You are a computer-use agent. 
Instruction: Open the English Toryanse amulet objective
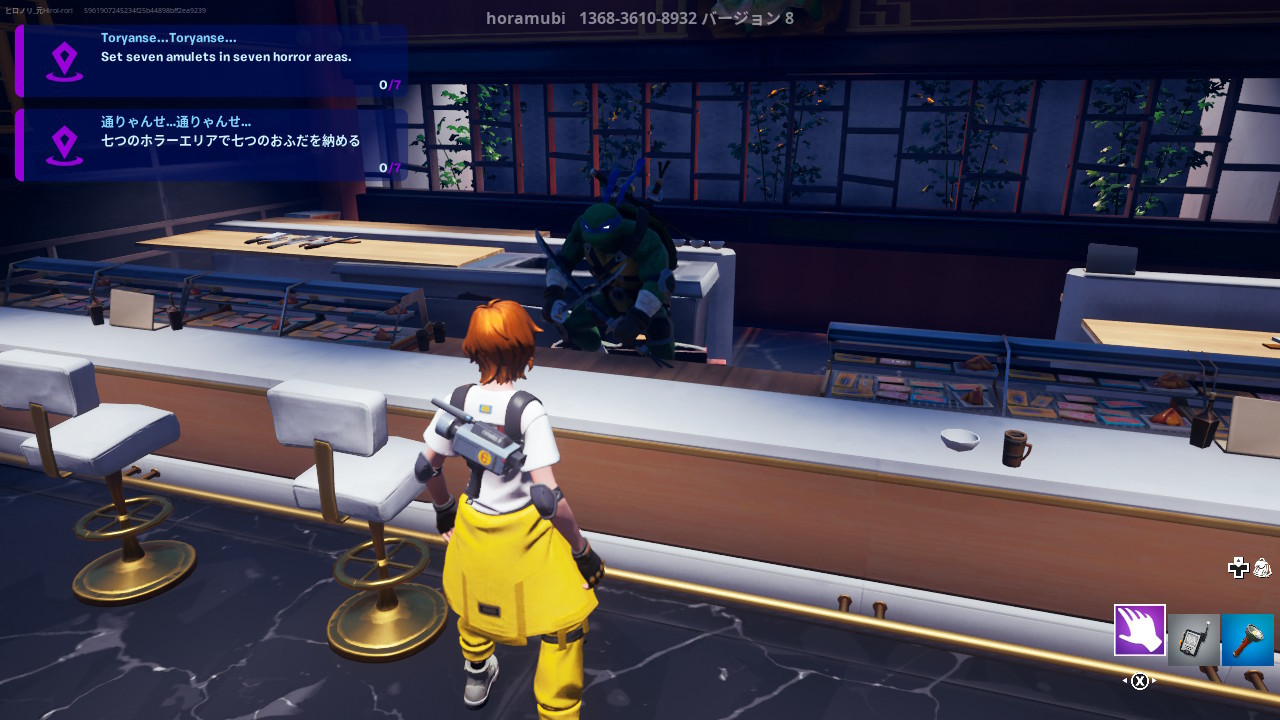[x=212, y=61]
